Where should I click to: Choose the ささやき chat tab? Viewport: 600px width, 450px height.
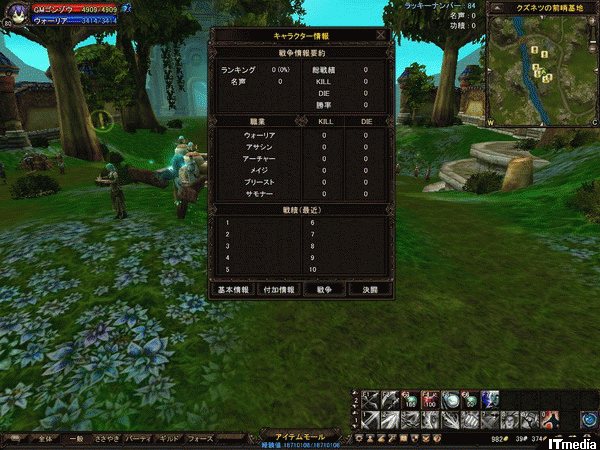tap(107, 439)
